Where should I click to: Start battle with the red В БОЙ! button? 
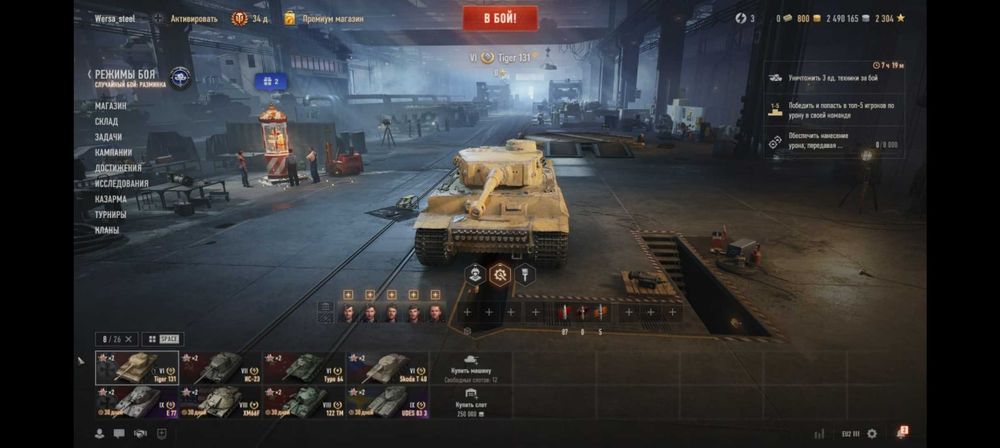point(500,18)
